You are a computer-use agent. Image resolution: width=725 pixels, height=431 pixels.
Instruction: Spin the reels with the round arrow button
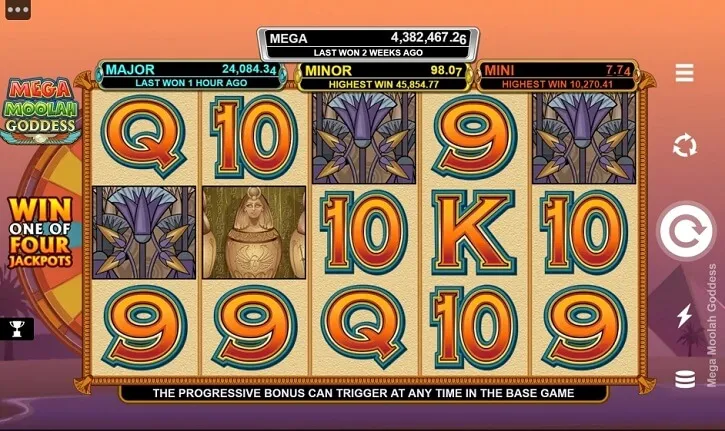(x=685, y=232)
